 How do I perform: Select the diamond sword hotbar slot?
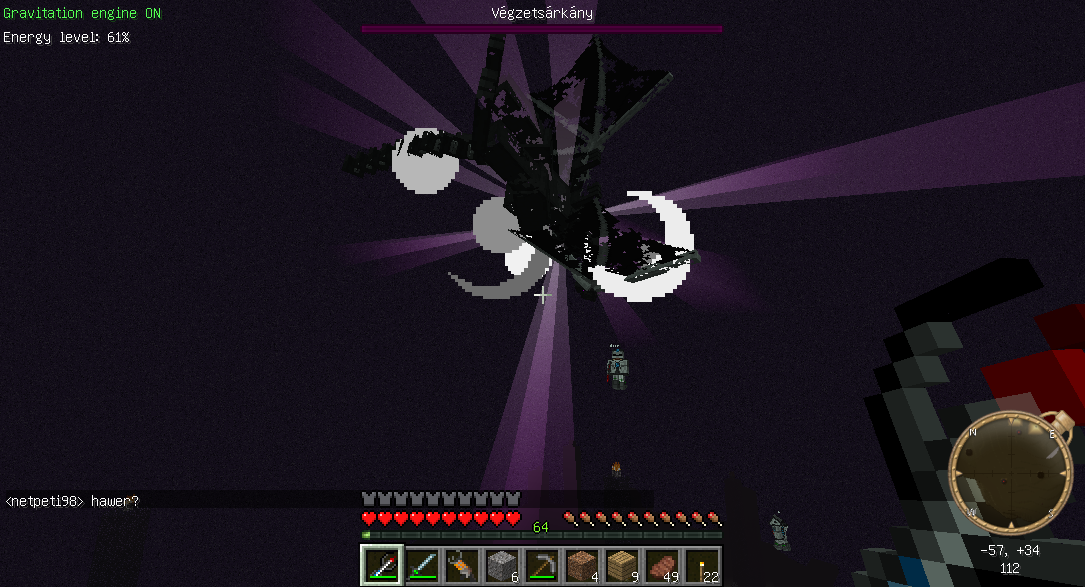pyautogui.click(x=421, y=566)
